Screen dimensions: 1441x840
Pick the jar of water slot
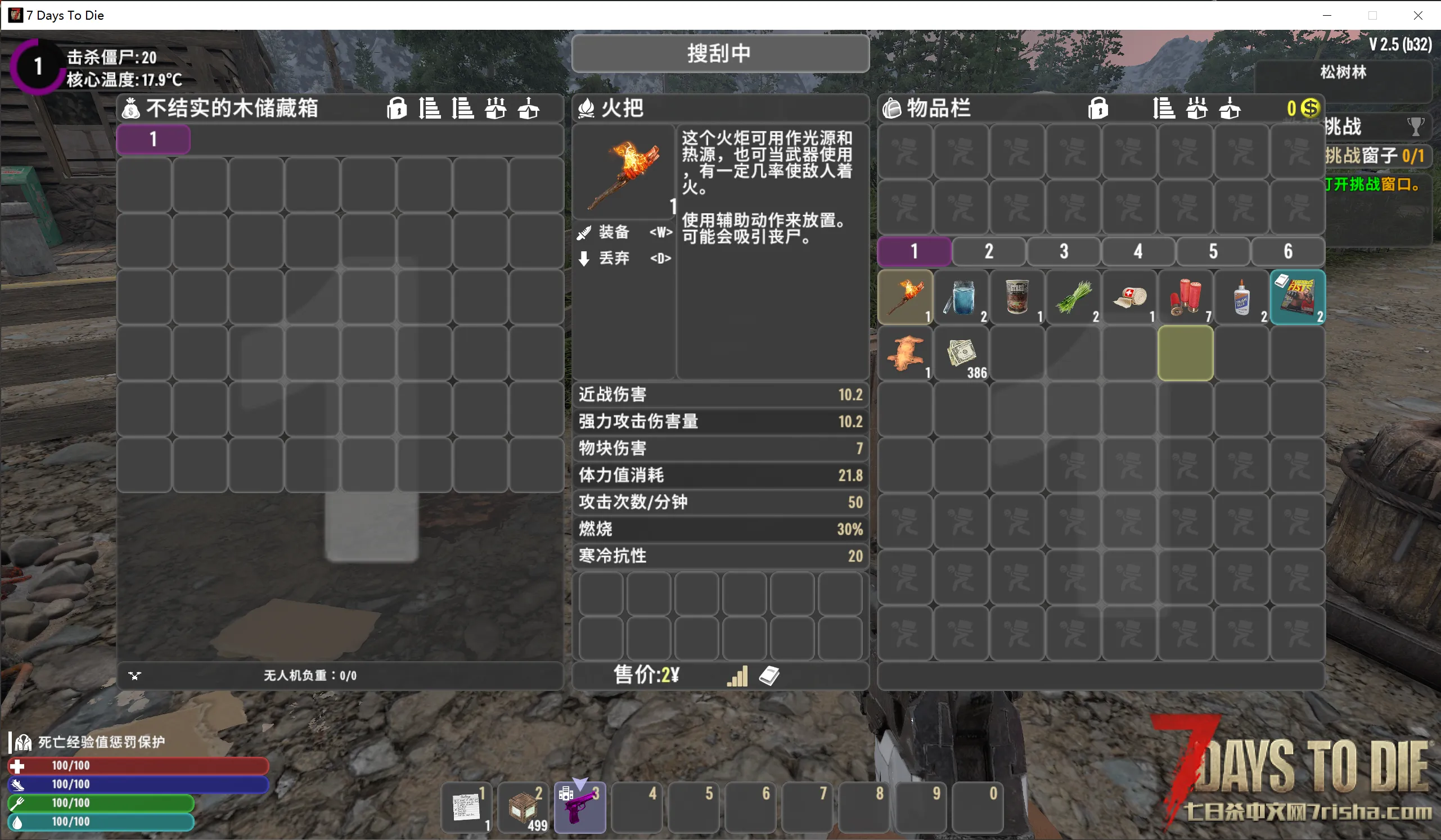(x=961, y=297)
